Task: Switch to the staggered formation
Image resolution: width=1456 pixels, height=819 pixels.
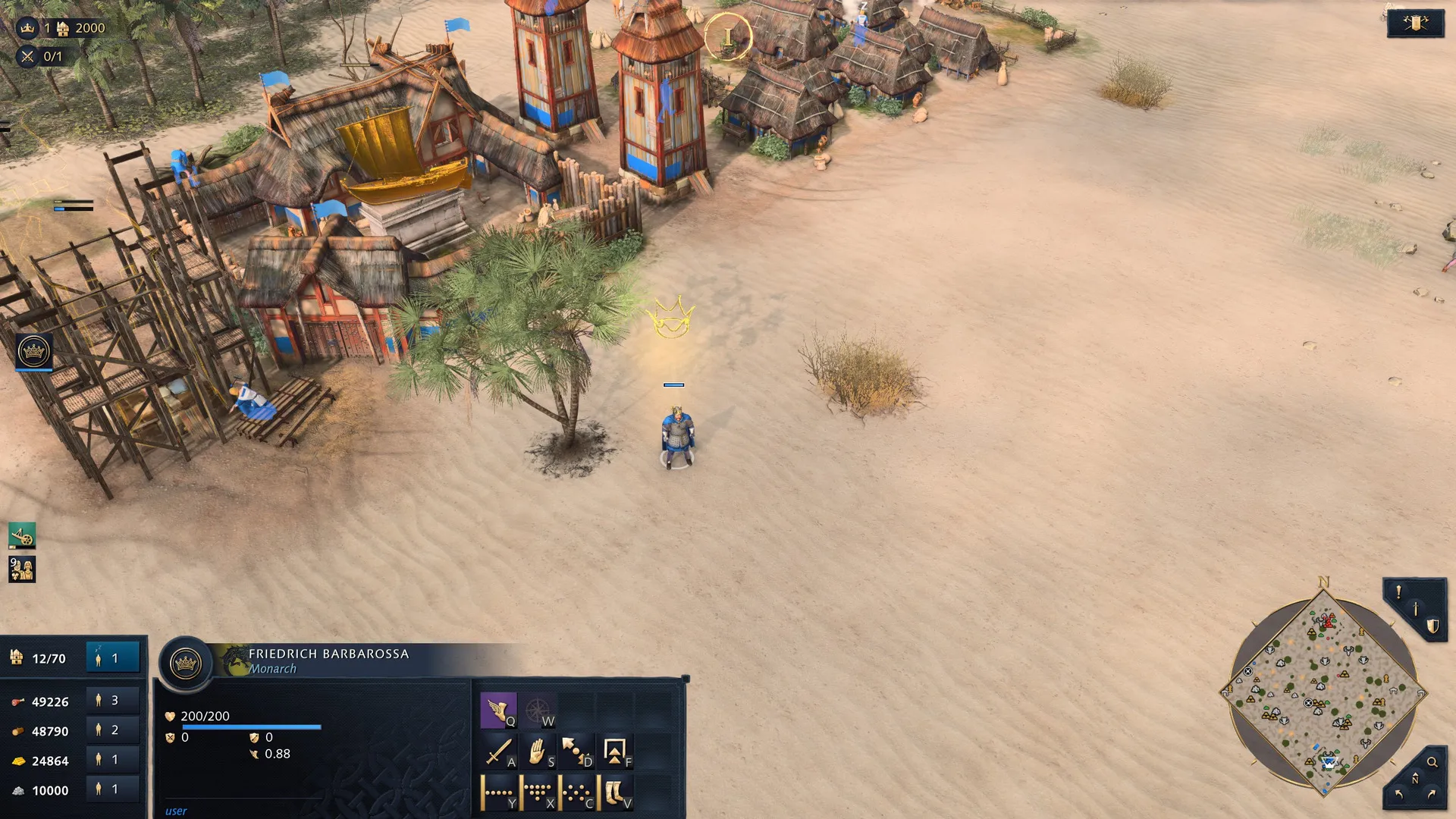Action: (576, 793)
